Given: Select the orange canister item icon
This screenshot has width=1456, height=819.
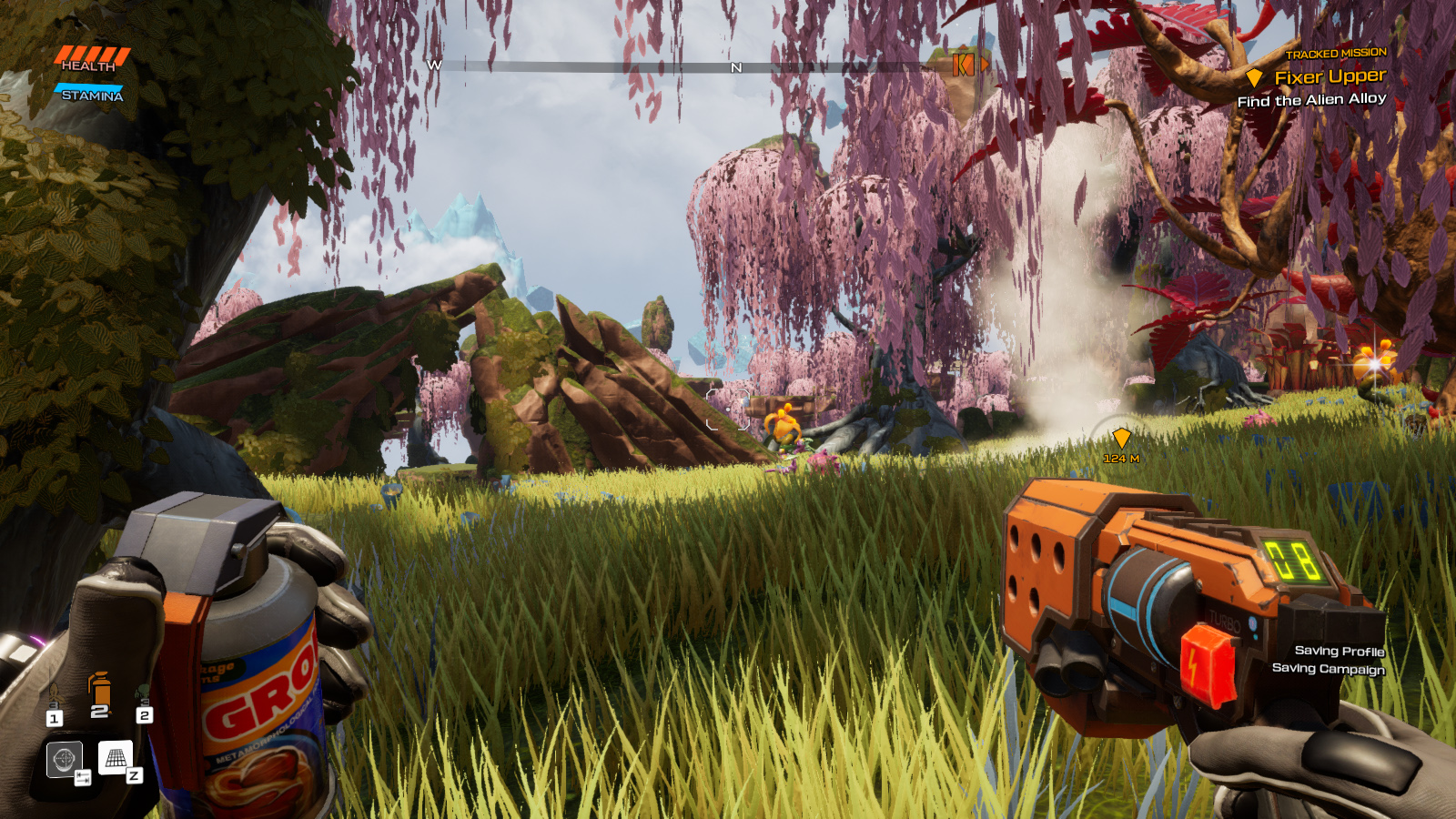Looking at the screenshot, I should pos(100,690).
